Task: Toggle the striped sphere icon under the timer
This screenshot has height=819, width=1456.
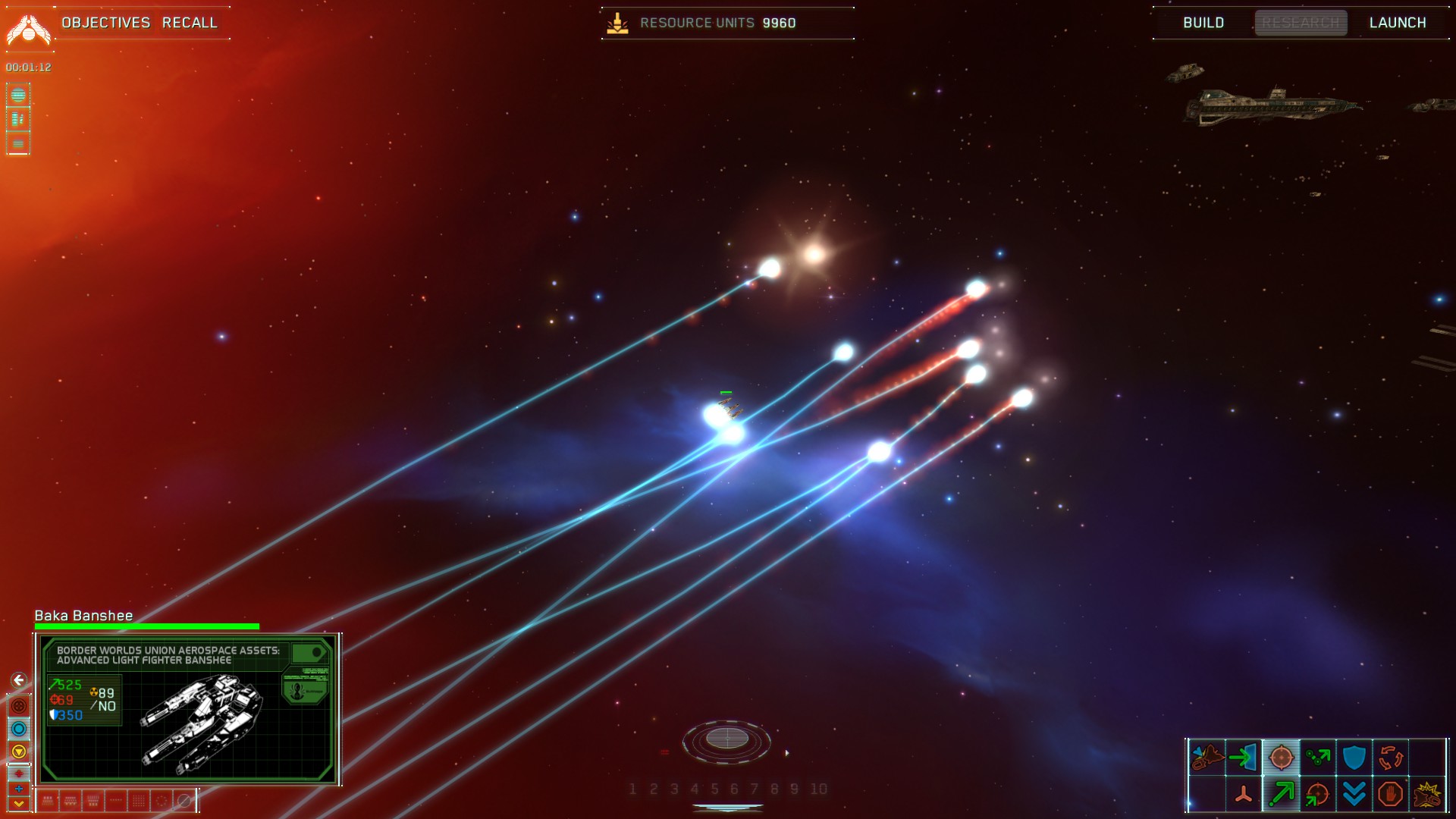Action: (x=18, y=95)
